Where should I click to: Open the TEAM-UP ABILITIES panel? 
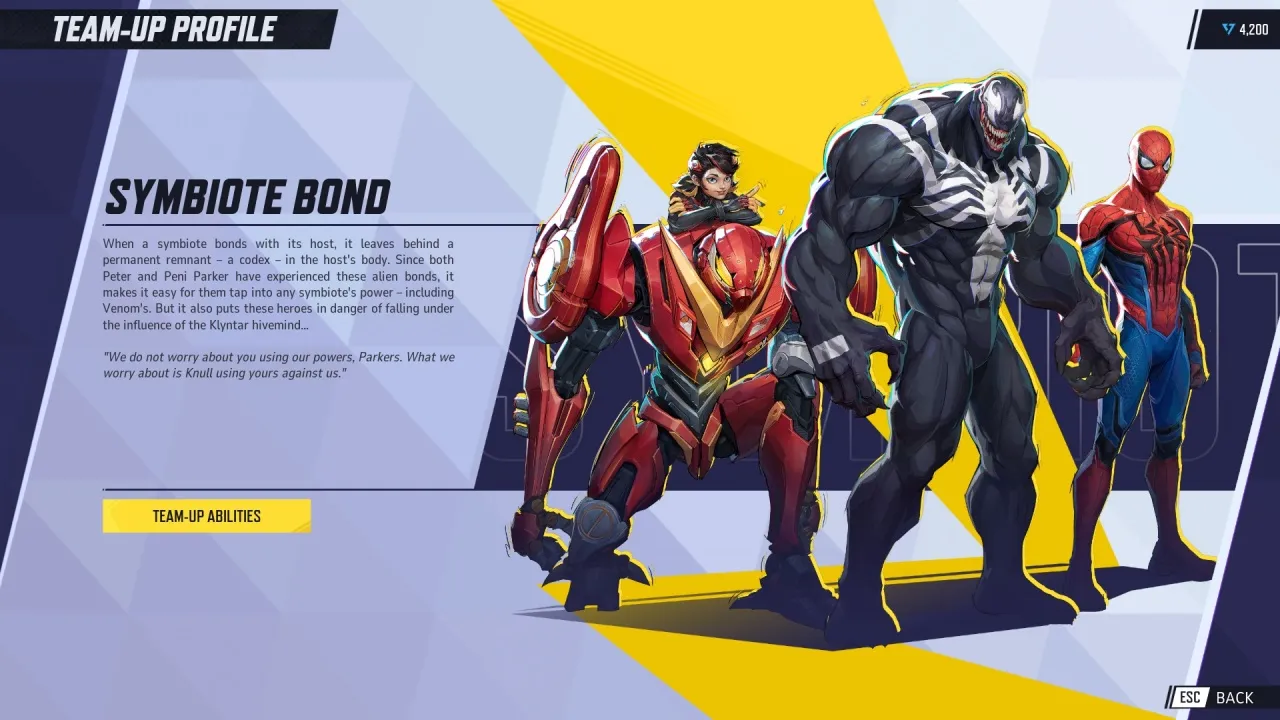coord(206,515)
